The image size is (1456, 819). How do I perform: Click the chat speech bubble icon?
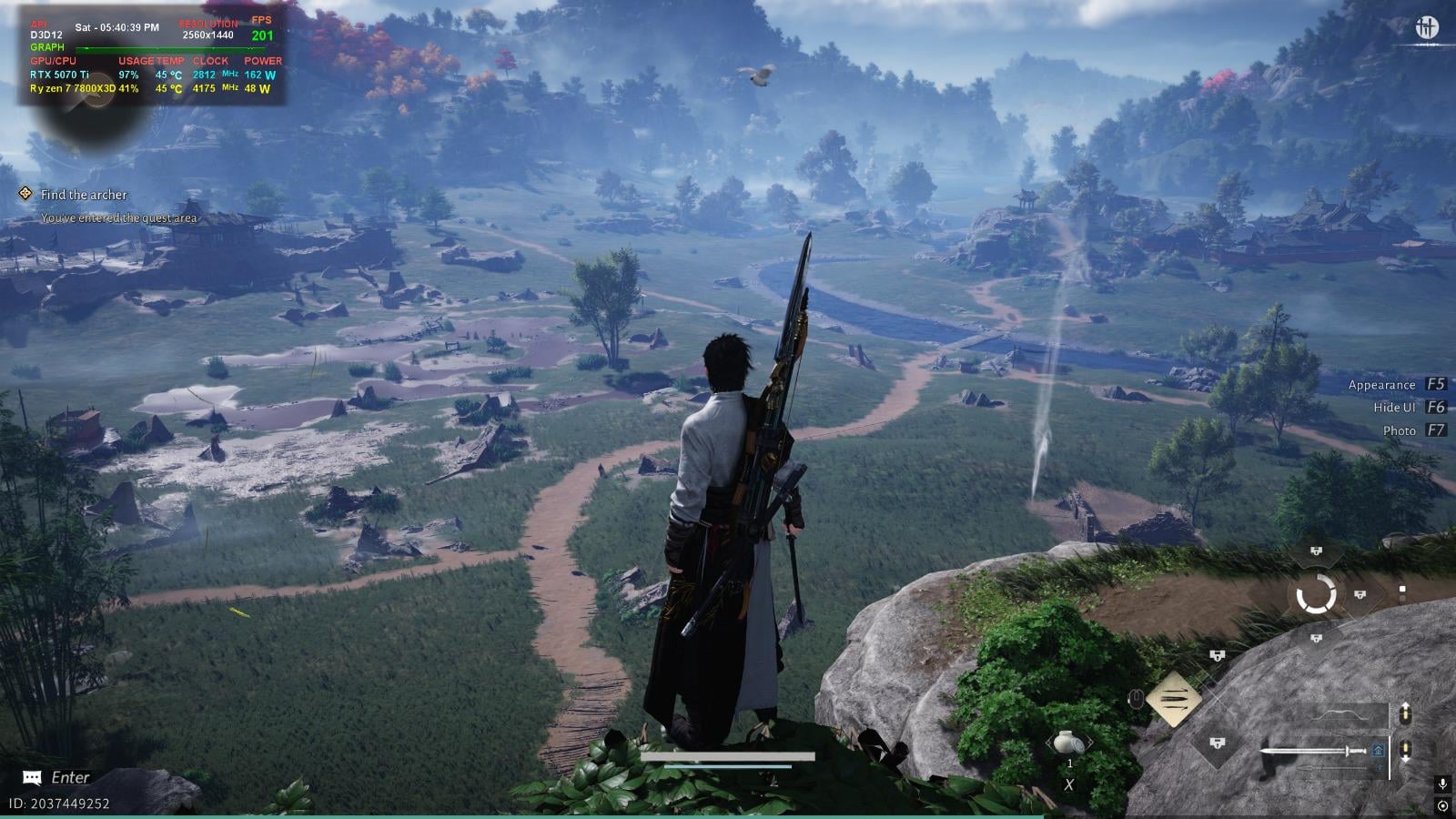[x=33, y=777]
